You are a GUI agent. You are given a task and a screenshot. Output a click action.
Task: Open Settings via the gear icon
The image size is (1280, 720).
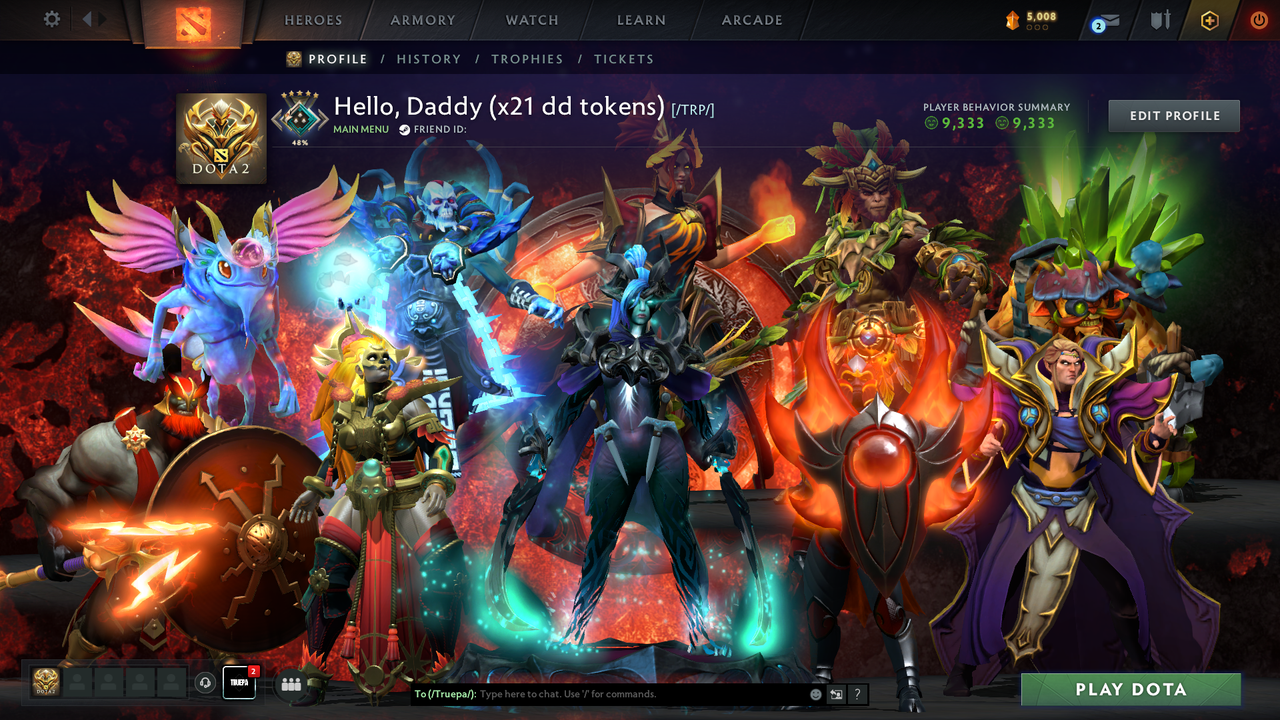point(51,18)
